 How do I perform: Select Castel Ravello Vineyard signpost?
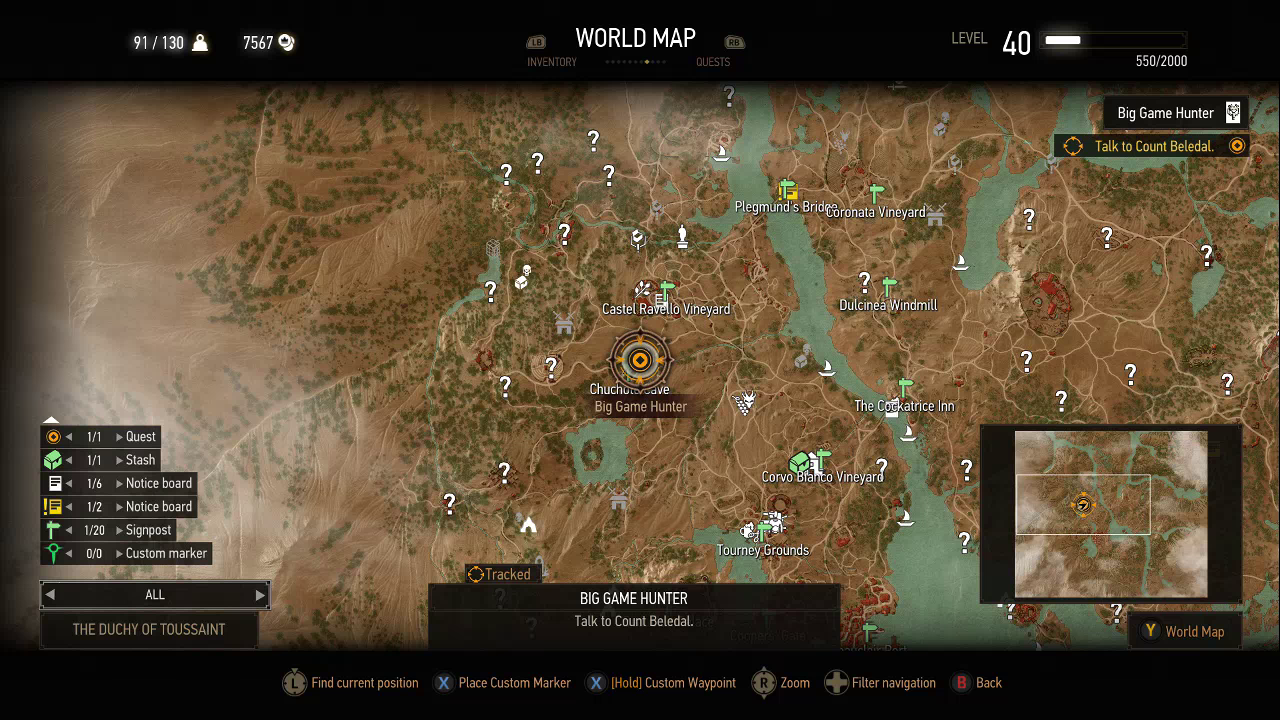click(x=667, y=290)
